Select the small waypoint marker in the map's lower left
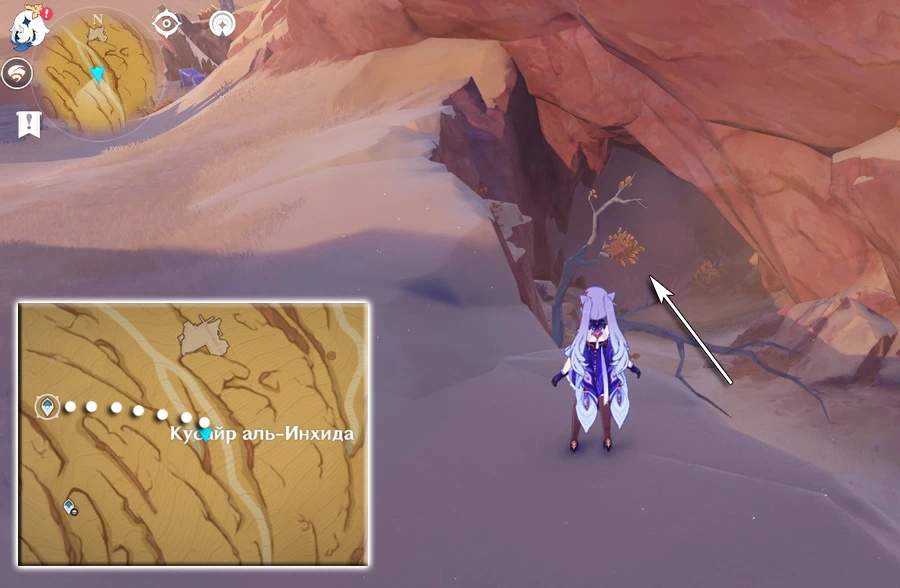The width and height of the screenshot is (900, 588). [x=71, y=508]
